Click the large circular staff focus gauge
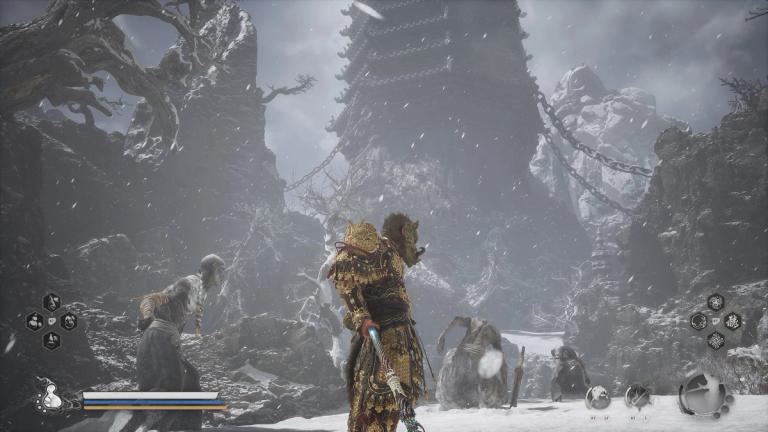 point(702,393)
